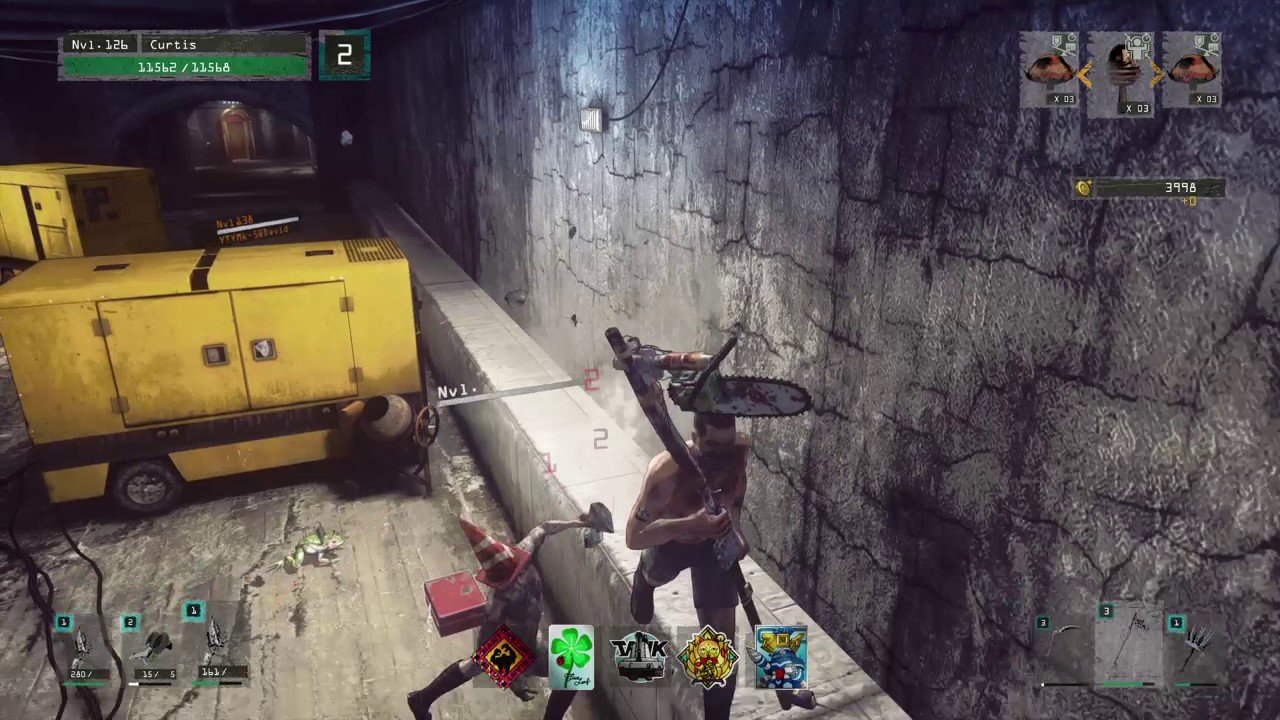
Task: Cycle items with the left yellow arrow
Action: (1084, 72)
